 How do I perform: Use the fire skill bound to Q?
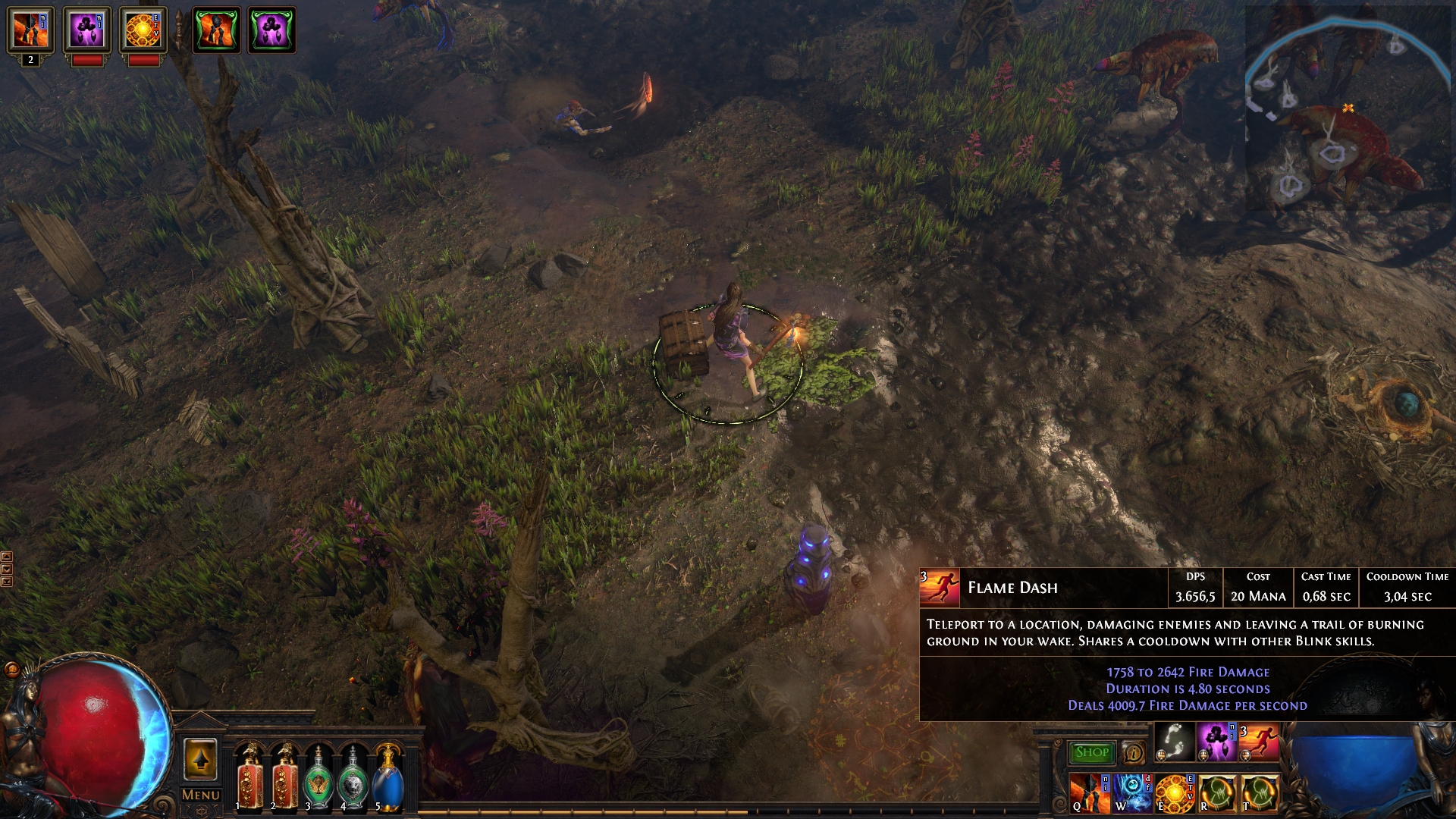click(1090, 795)
